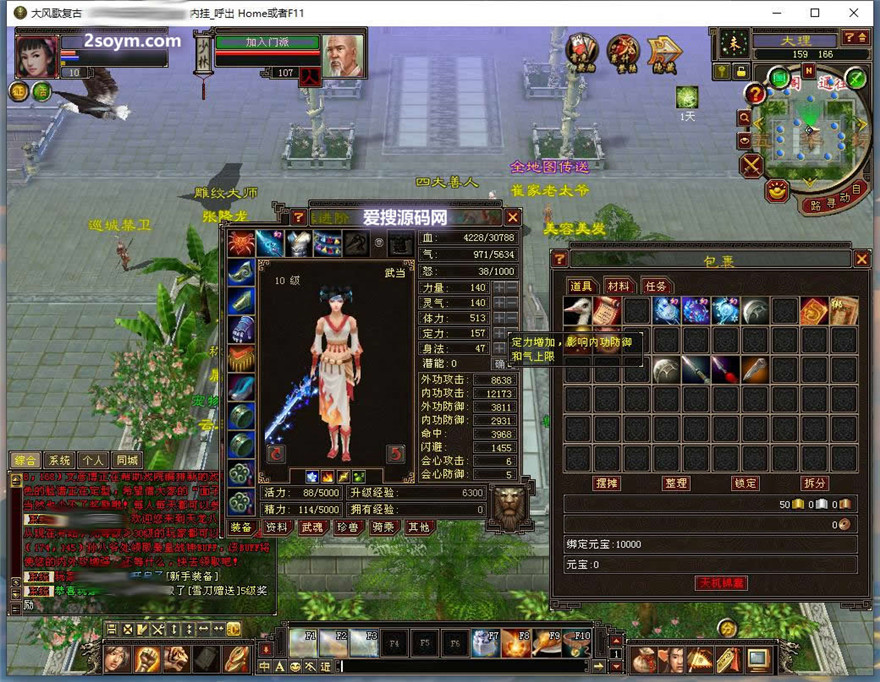Select the 同城 chat channel tab

coord(127,461)
